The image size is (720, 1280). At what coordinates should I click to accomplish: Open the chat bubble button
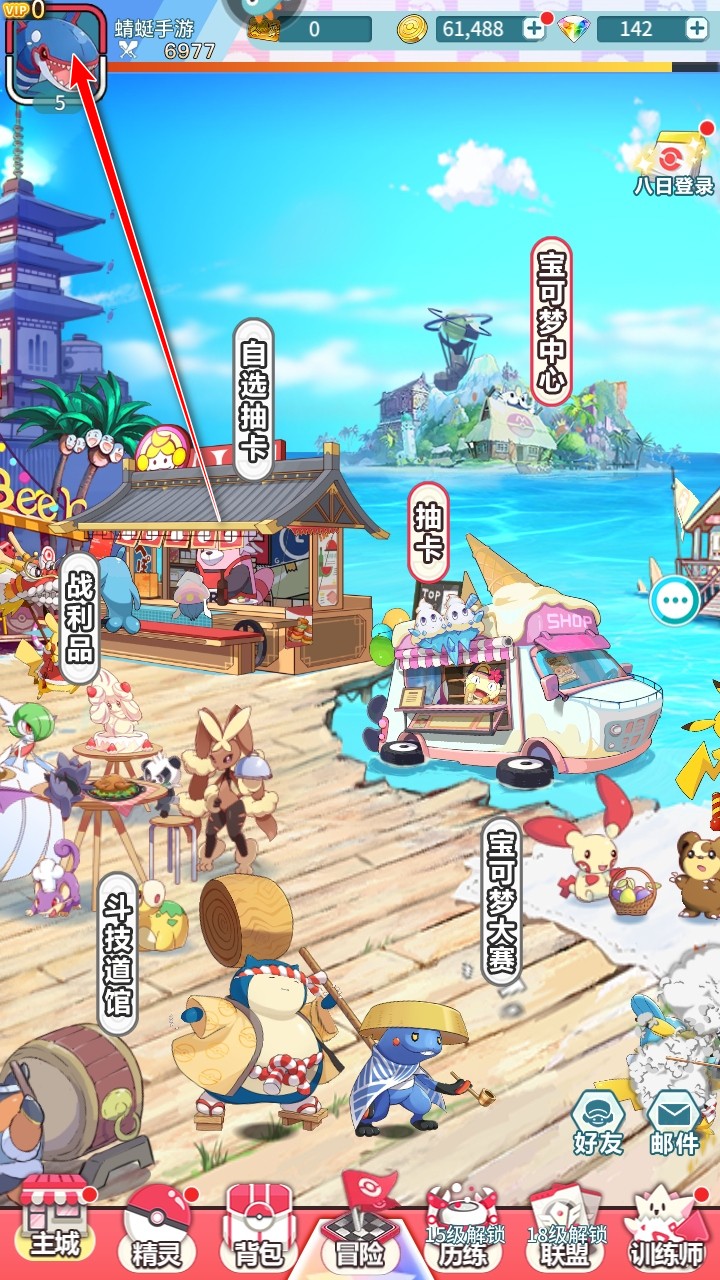[x=674, y=602]
